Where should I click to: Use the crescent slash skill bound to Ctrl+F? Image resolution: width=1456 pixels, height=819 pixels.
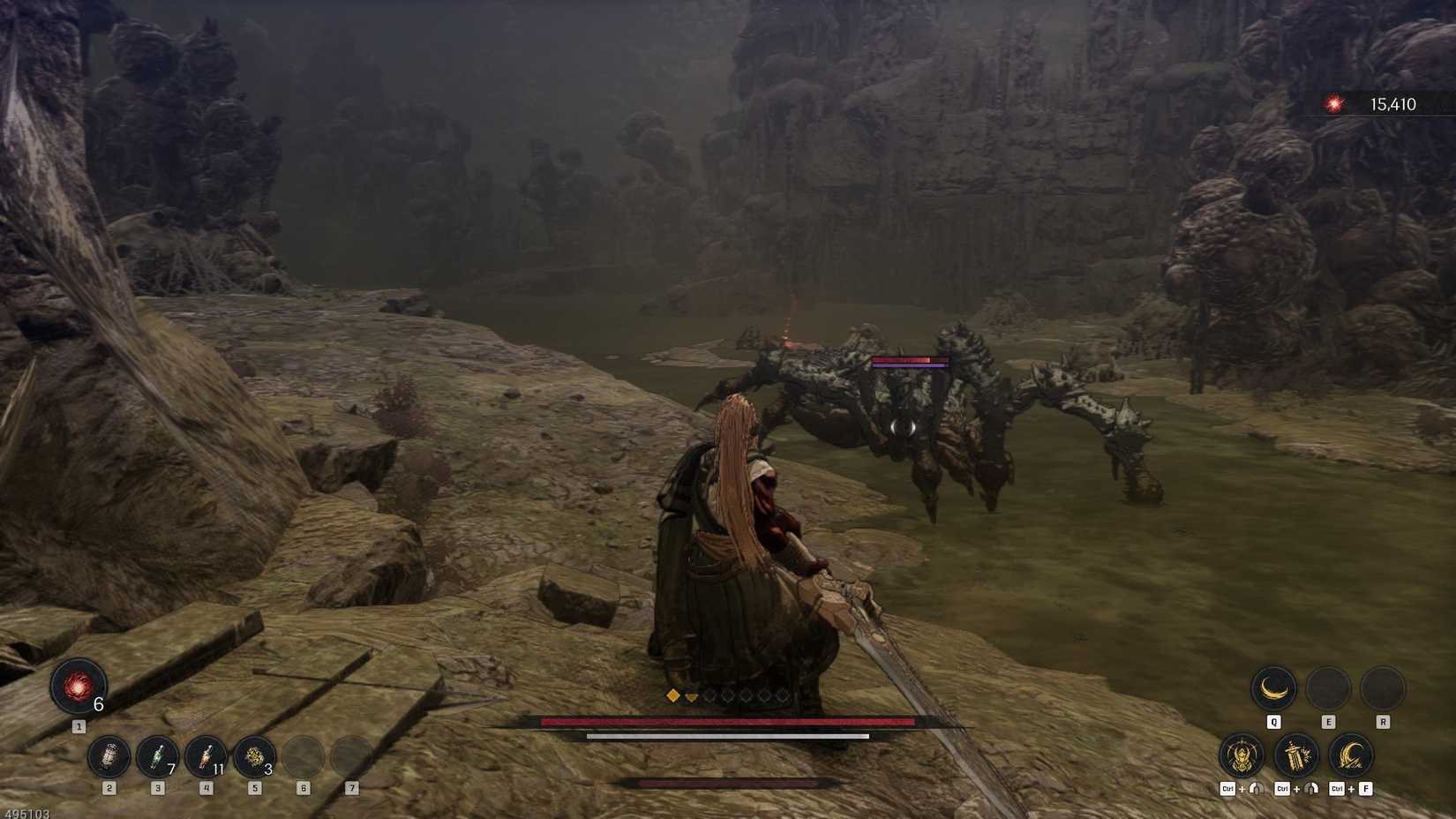point(1348,757)
